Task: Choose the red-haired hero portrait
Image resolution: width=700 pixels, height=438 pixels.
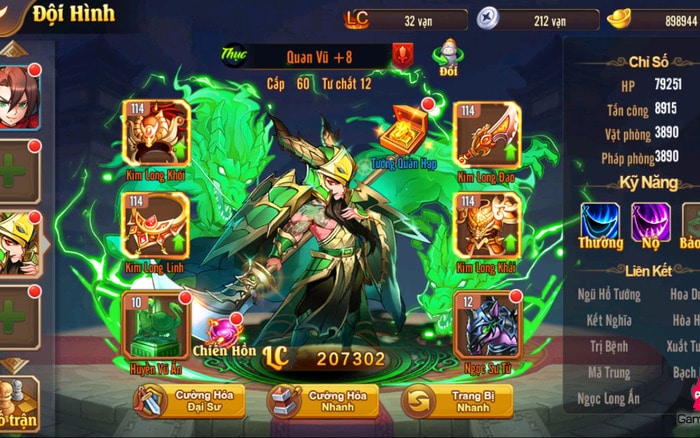Action: point(19,99)
